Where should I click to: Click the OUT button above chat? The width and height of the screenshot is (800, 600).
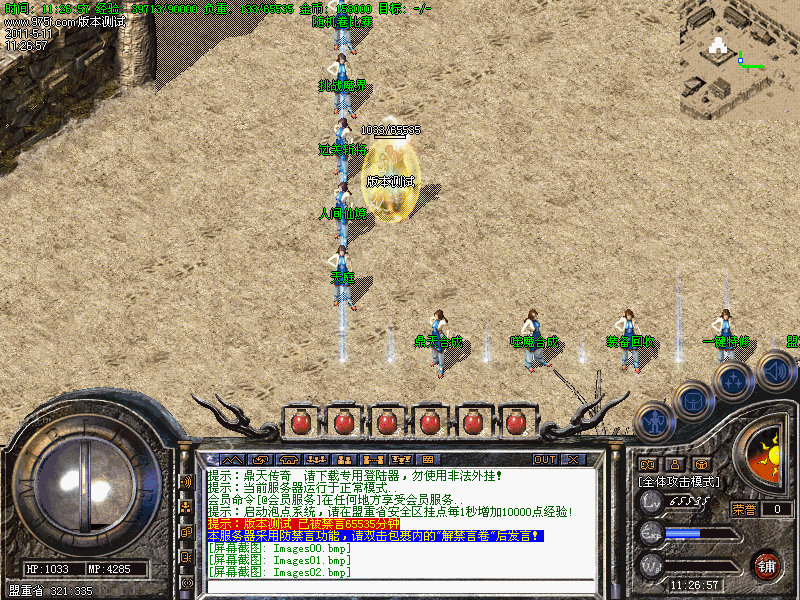pos(545,460)
